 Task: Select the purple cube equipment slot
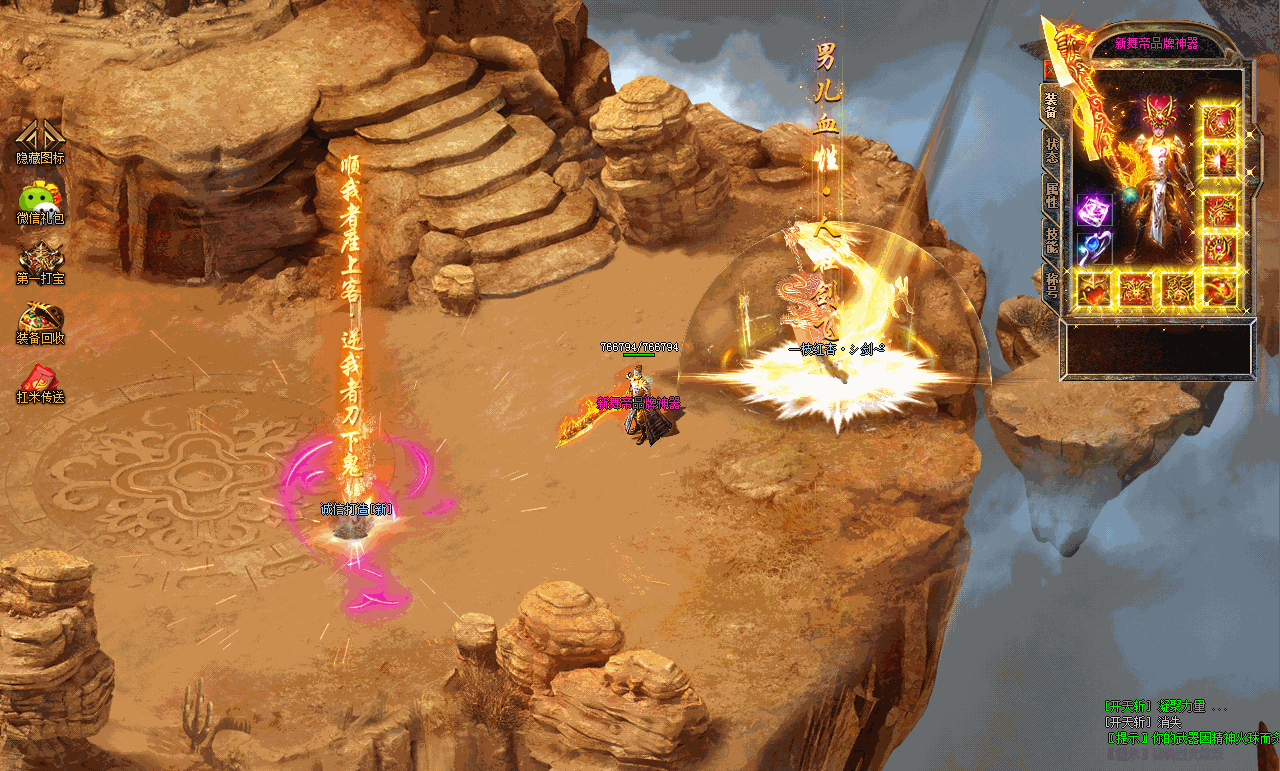[1094, 211]
